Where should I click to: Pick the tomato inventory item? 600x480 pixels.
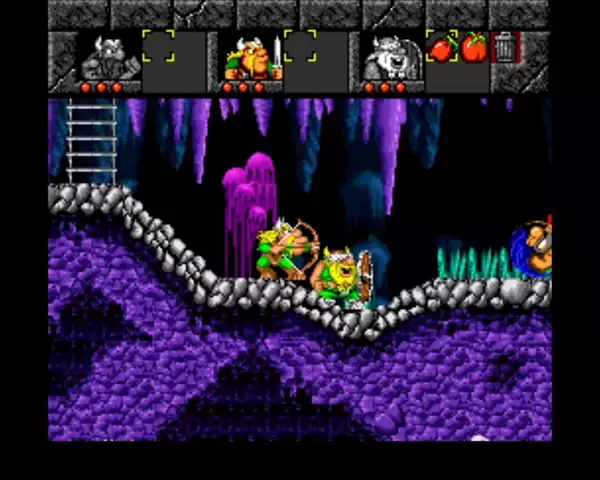pyautogui.click(x=474, y=47)
